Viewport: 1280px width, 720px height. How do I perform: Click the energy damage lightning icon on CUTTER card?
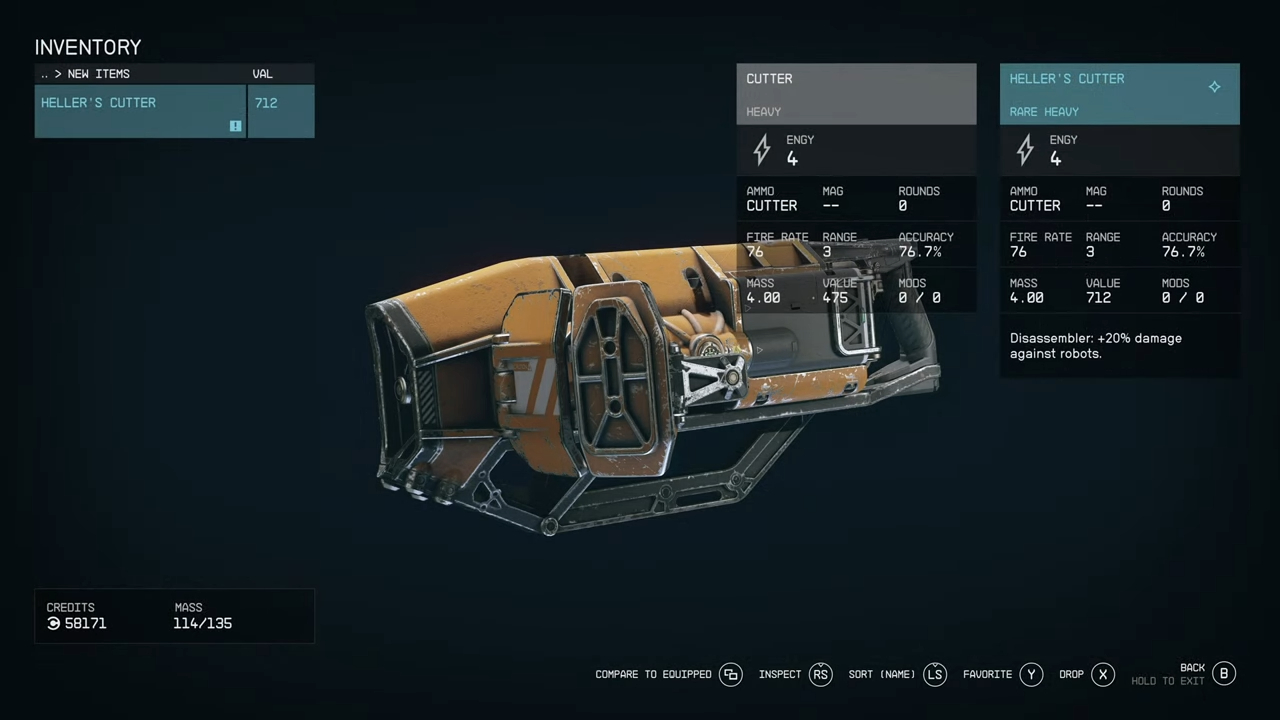click(x=762, y=150)
